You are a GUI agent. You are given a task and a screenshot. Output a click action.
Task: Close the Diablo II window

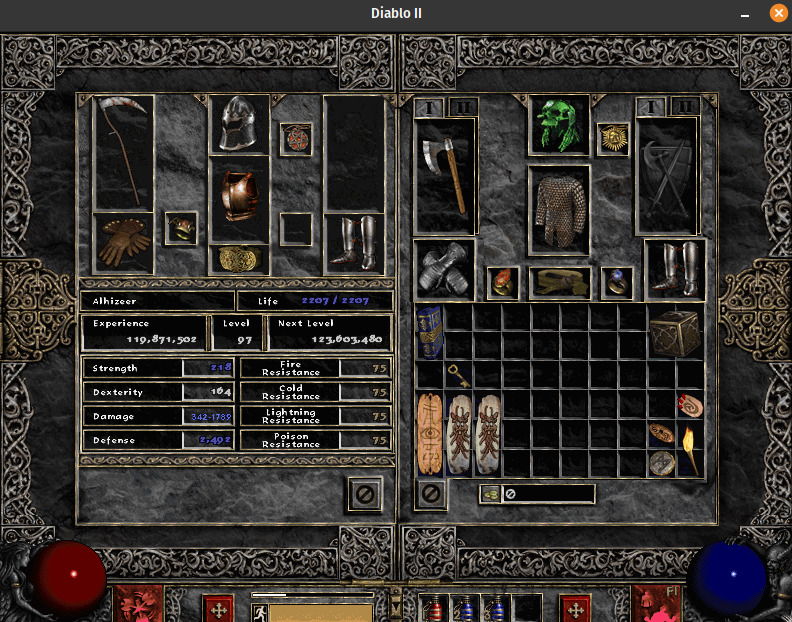[778, 14]
